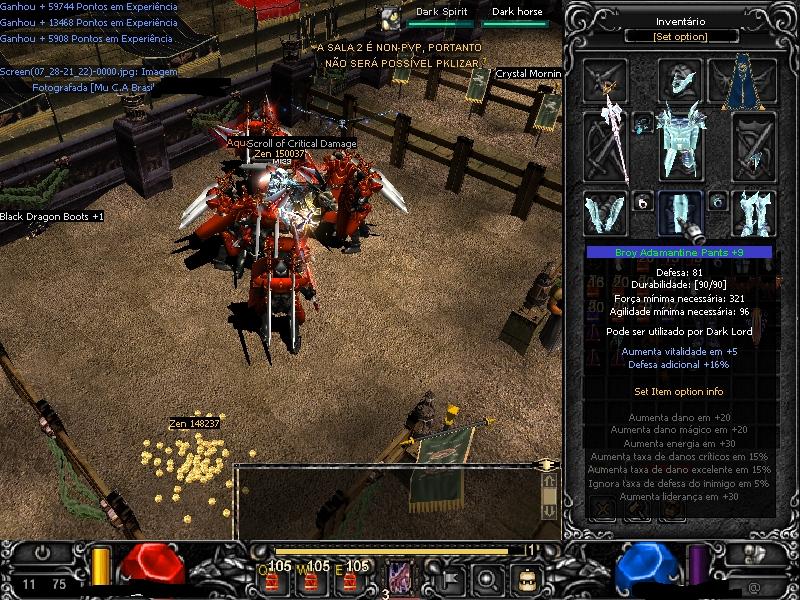Image resolution: width=800 pixels, height=600 pixels.
Task: Select the equipped scepter weapon slot
Action: tap(608, 146)
